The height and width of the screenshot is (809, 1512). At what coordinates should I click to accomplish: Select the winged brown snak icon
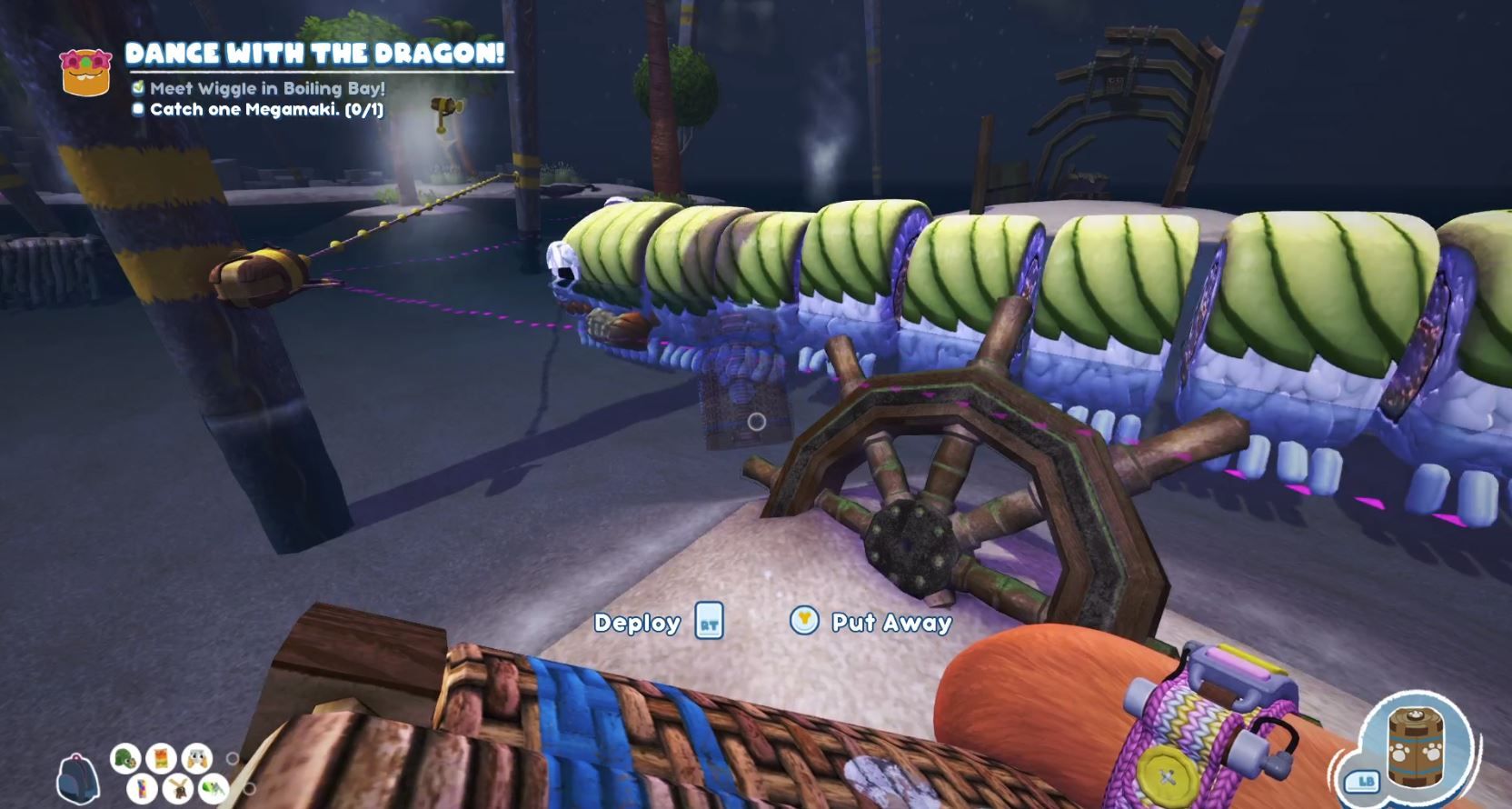(179, 789)
